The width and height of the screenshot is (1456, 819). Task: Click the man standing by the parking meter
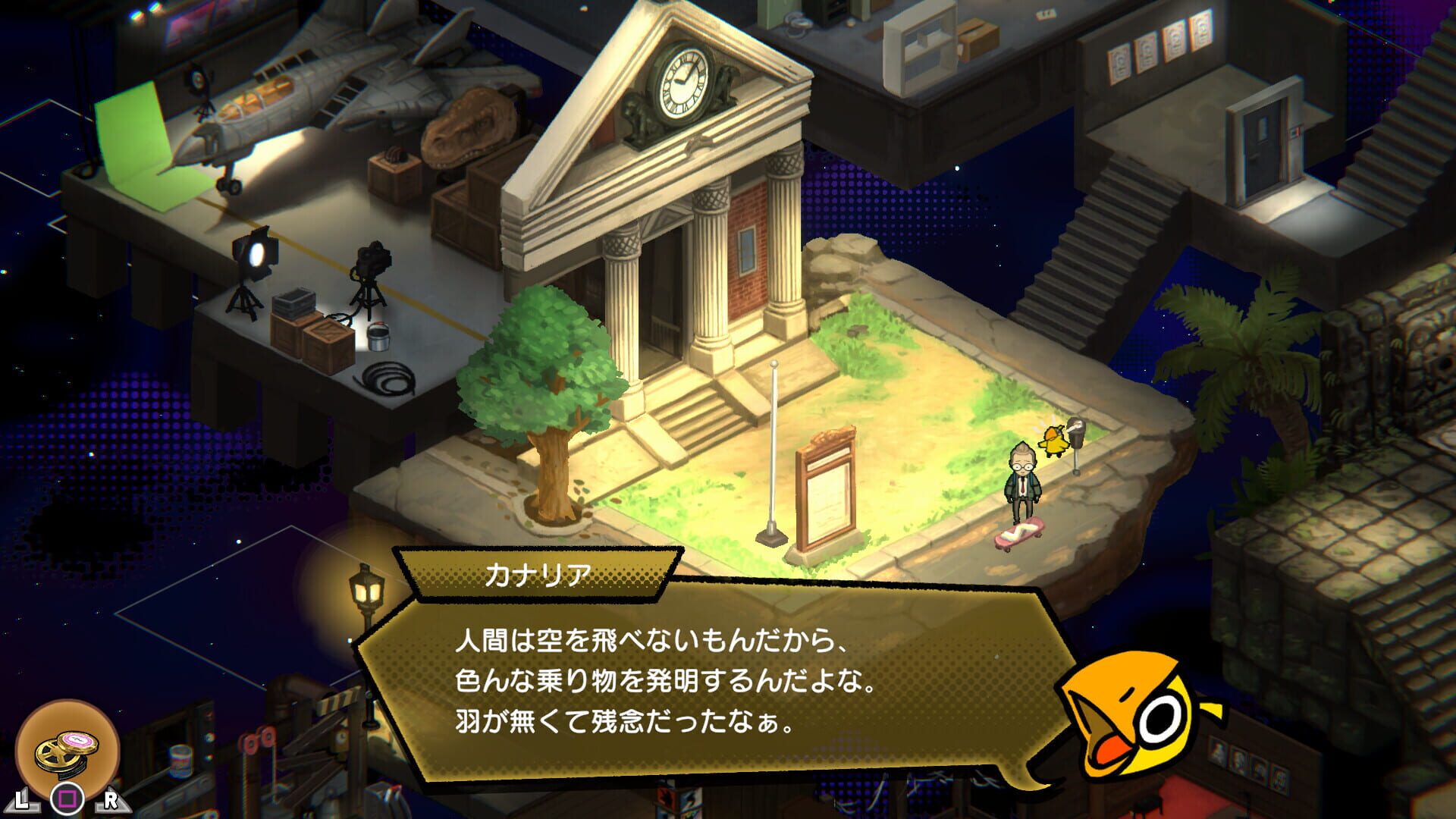[1024, 478]
